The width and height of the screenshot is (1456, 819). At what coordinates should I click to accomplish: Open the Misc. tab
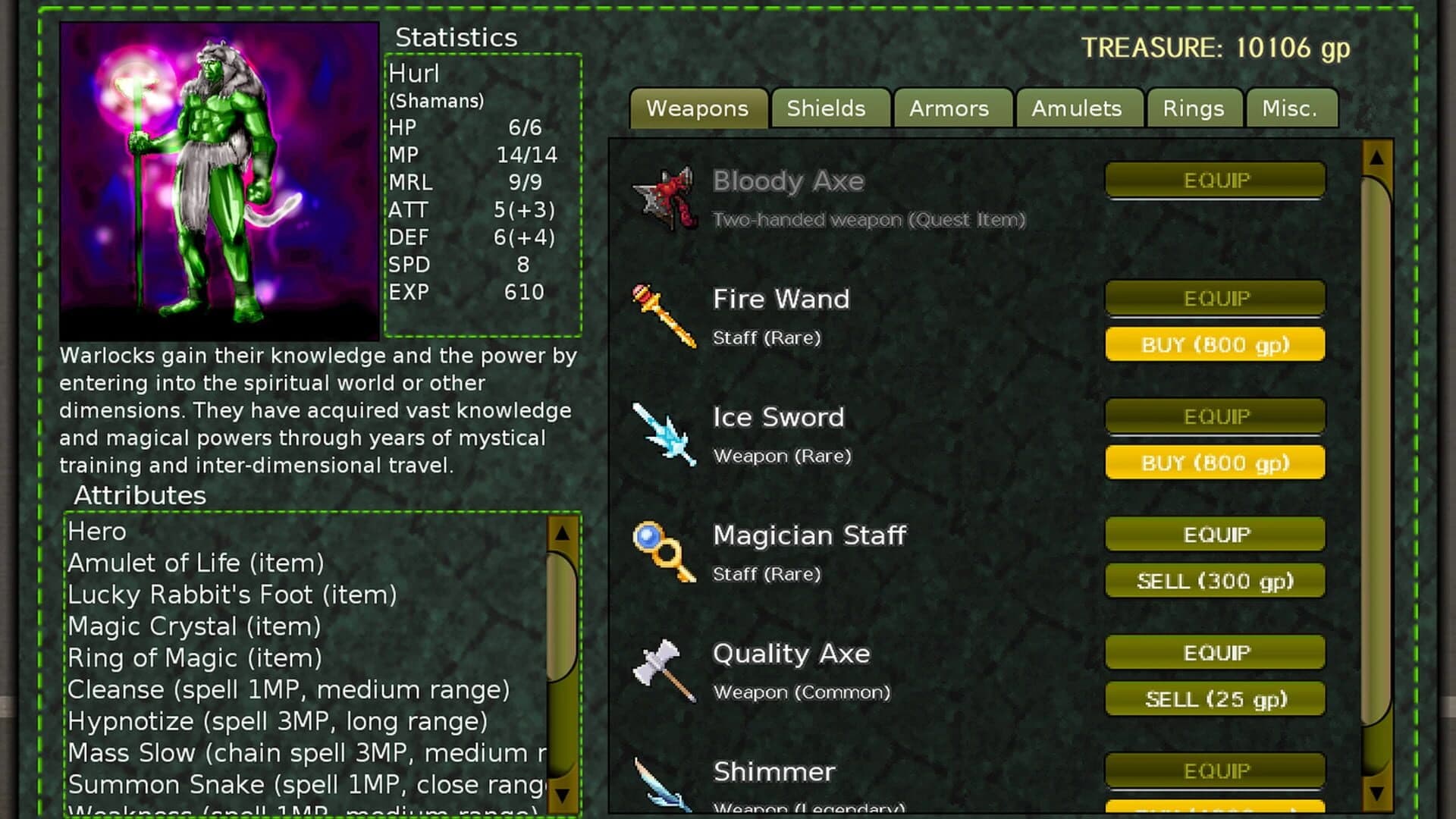(x=1291, y=108)
